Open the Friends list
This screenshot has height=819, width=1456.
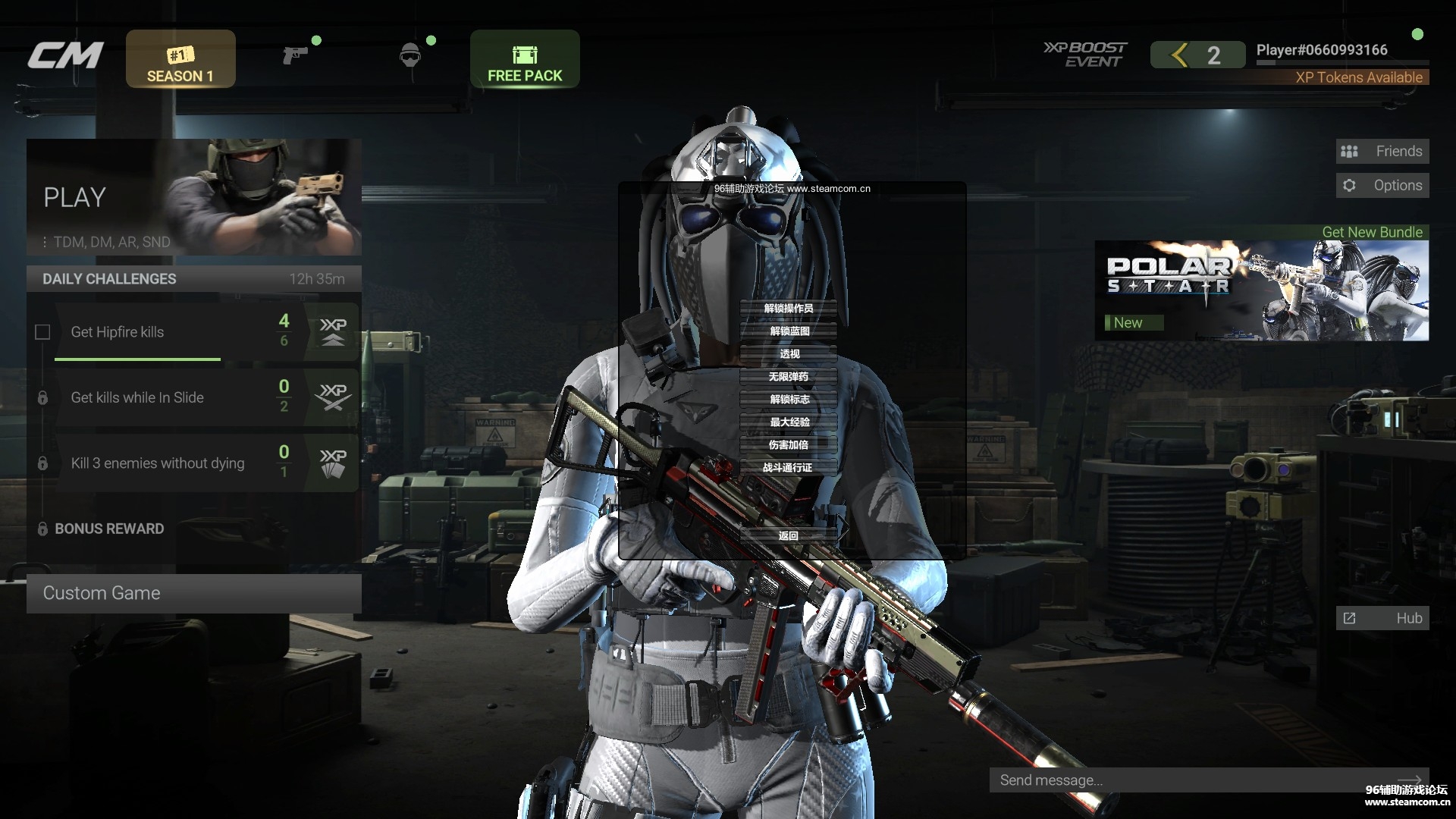[x=1382, y=152]
